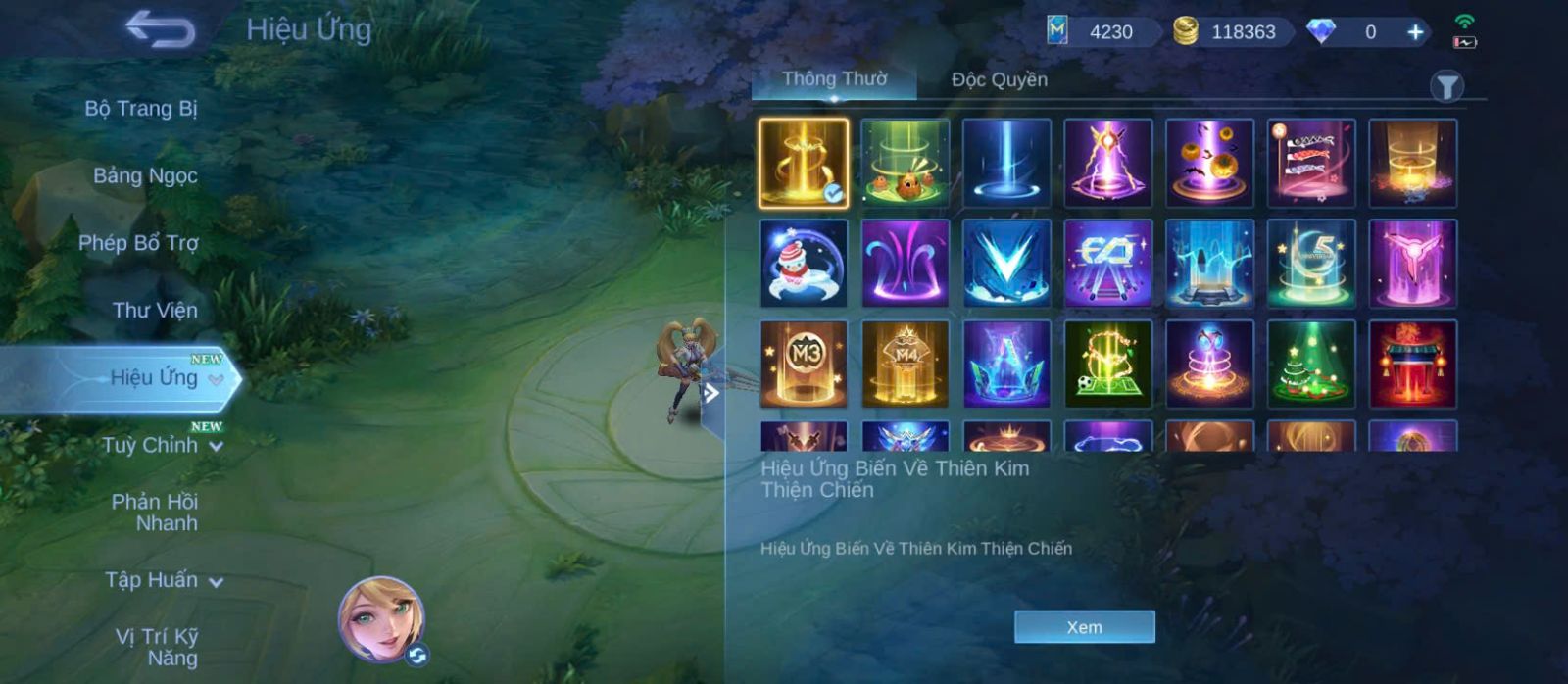Collapse the effects panel with arrow handle
This screenshot has height=684, width=1568.
coord(712,394)
